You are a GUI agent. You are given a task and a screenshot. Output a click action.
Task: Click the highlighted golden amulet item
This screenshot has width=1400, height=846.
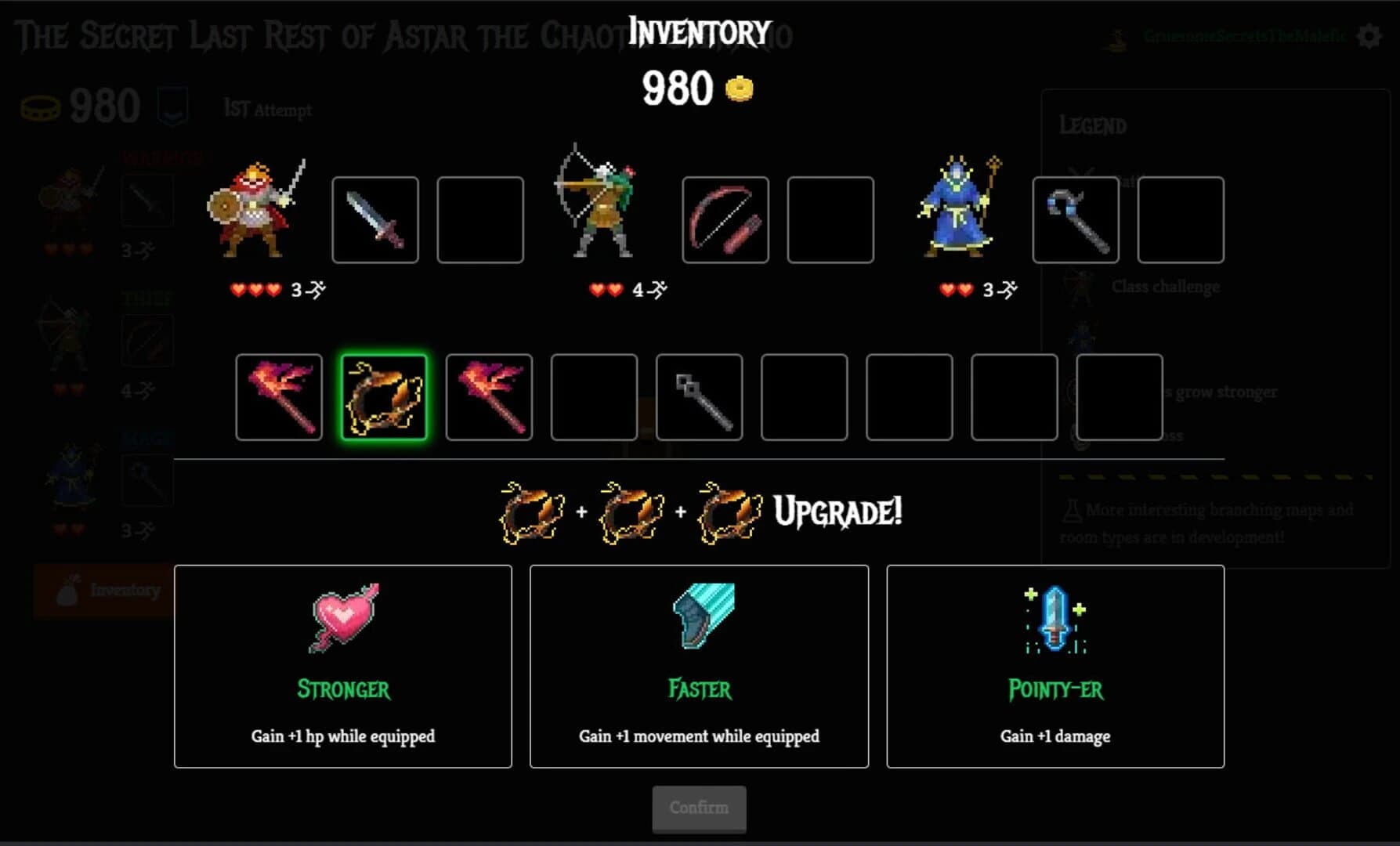[383, 396]
